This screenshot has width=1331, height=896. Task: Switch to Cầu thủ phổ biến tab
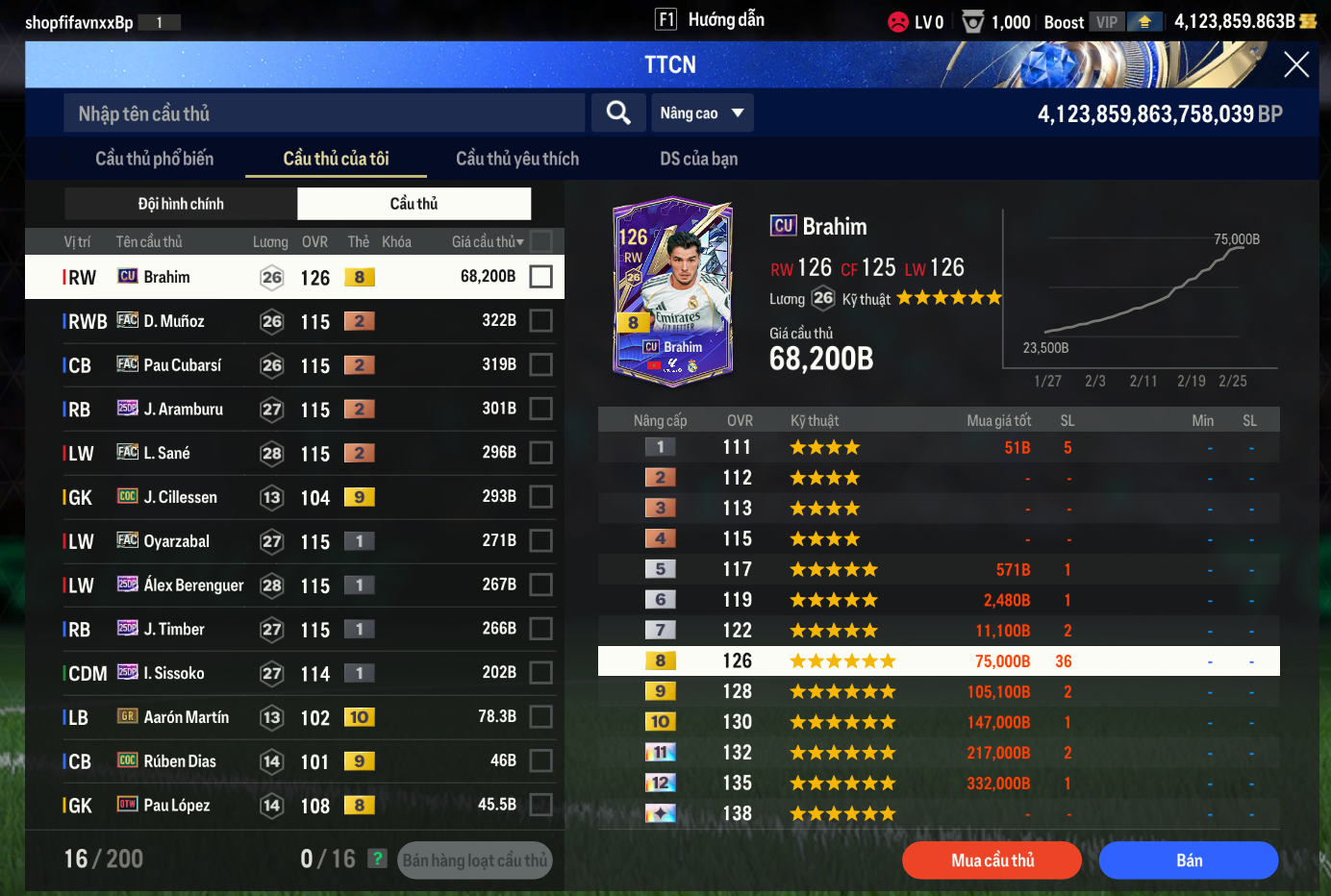click(x=154, y=159)
